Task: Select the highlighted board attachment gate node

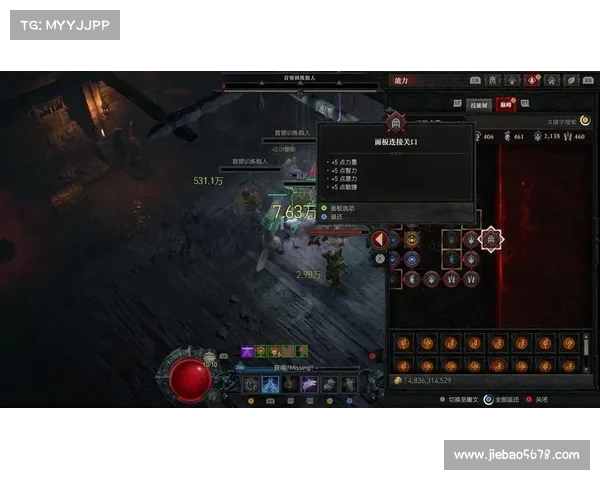Action: point(491,239)
